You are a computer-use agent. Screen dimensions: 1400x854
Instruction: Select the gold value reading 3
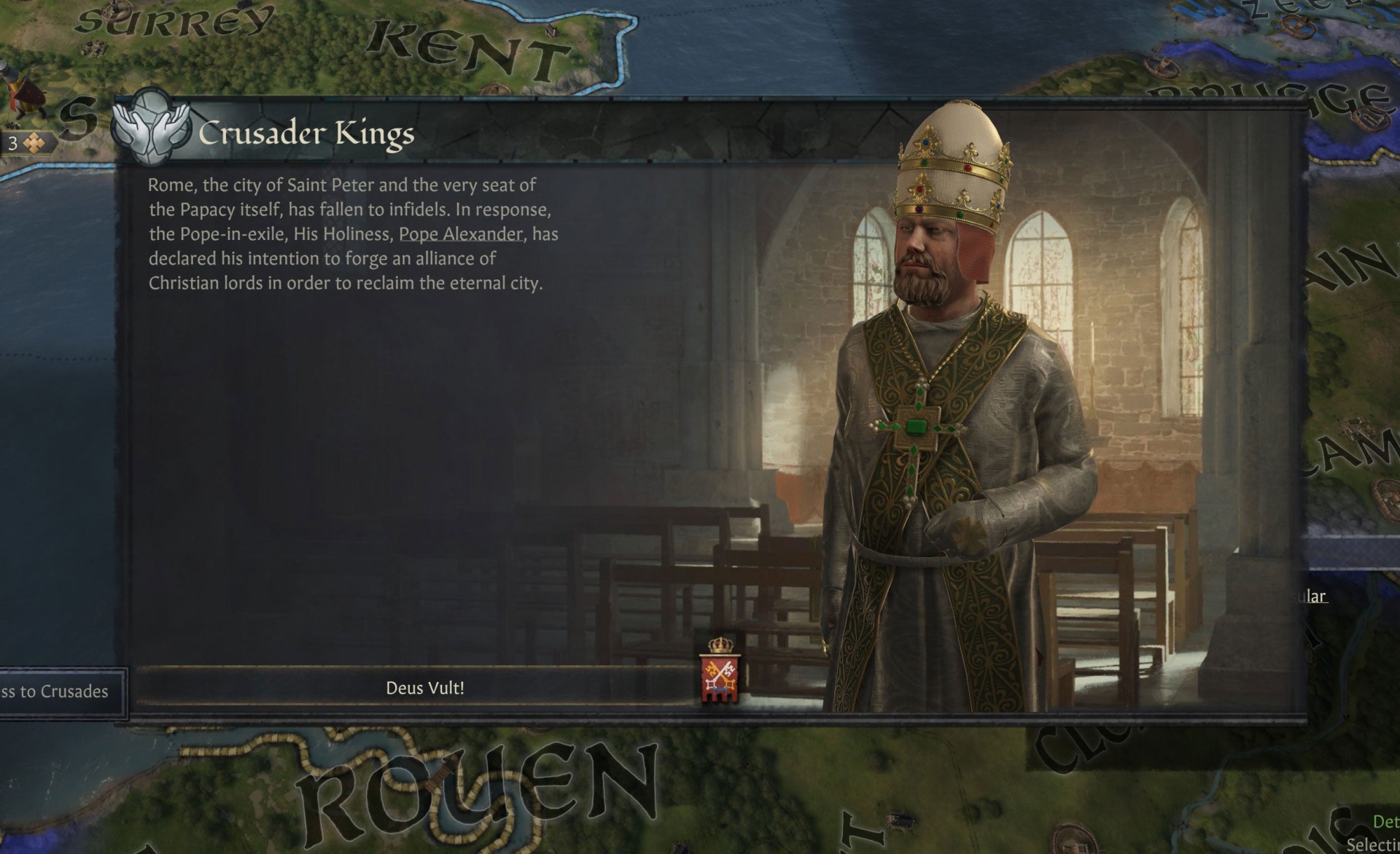12,141
